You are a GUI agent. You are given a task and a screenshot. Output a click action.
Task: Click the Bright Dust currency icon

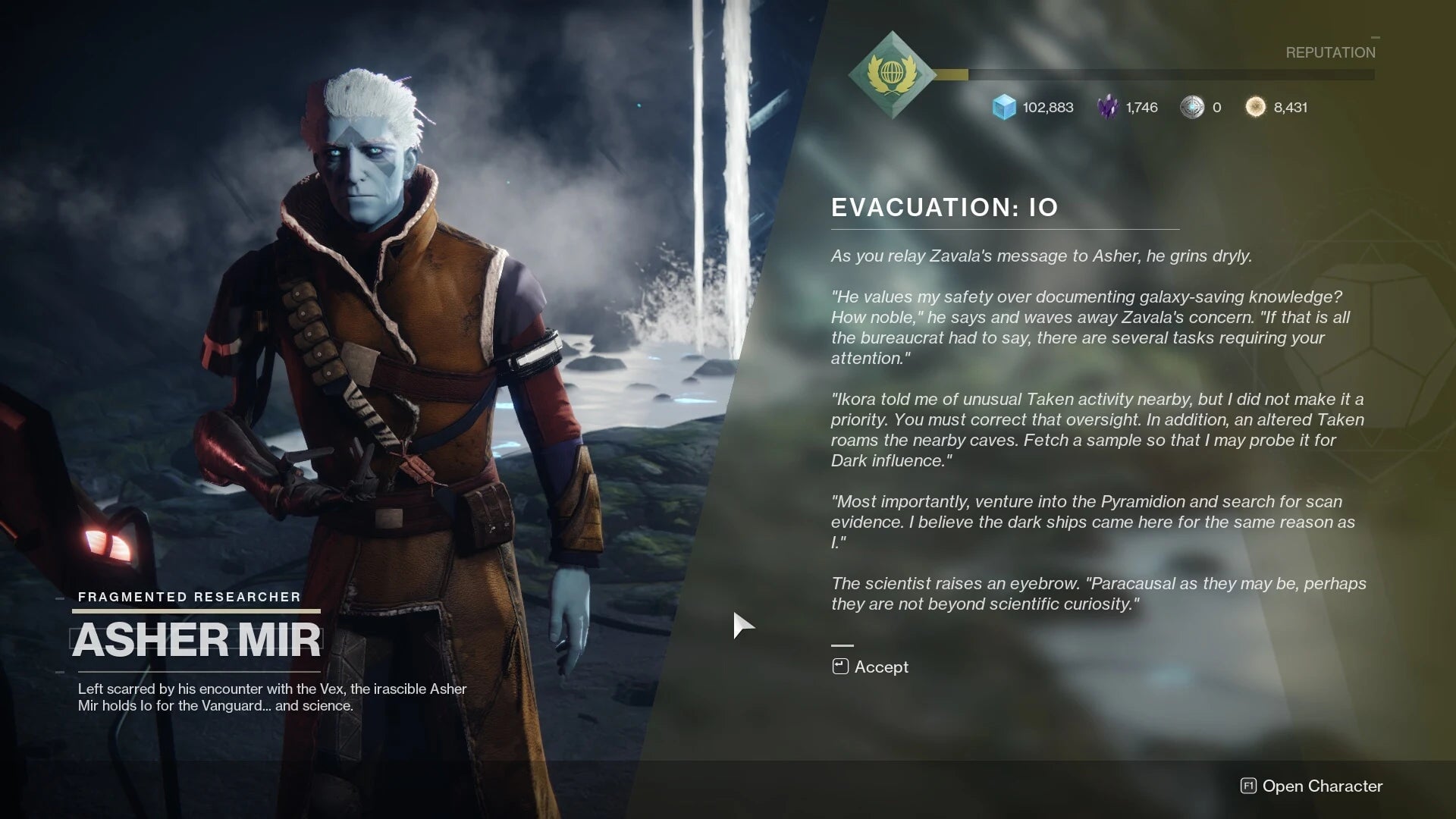(x=1255, y=107)
